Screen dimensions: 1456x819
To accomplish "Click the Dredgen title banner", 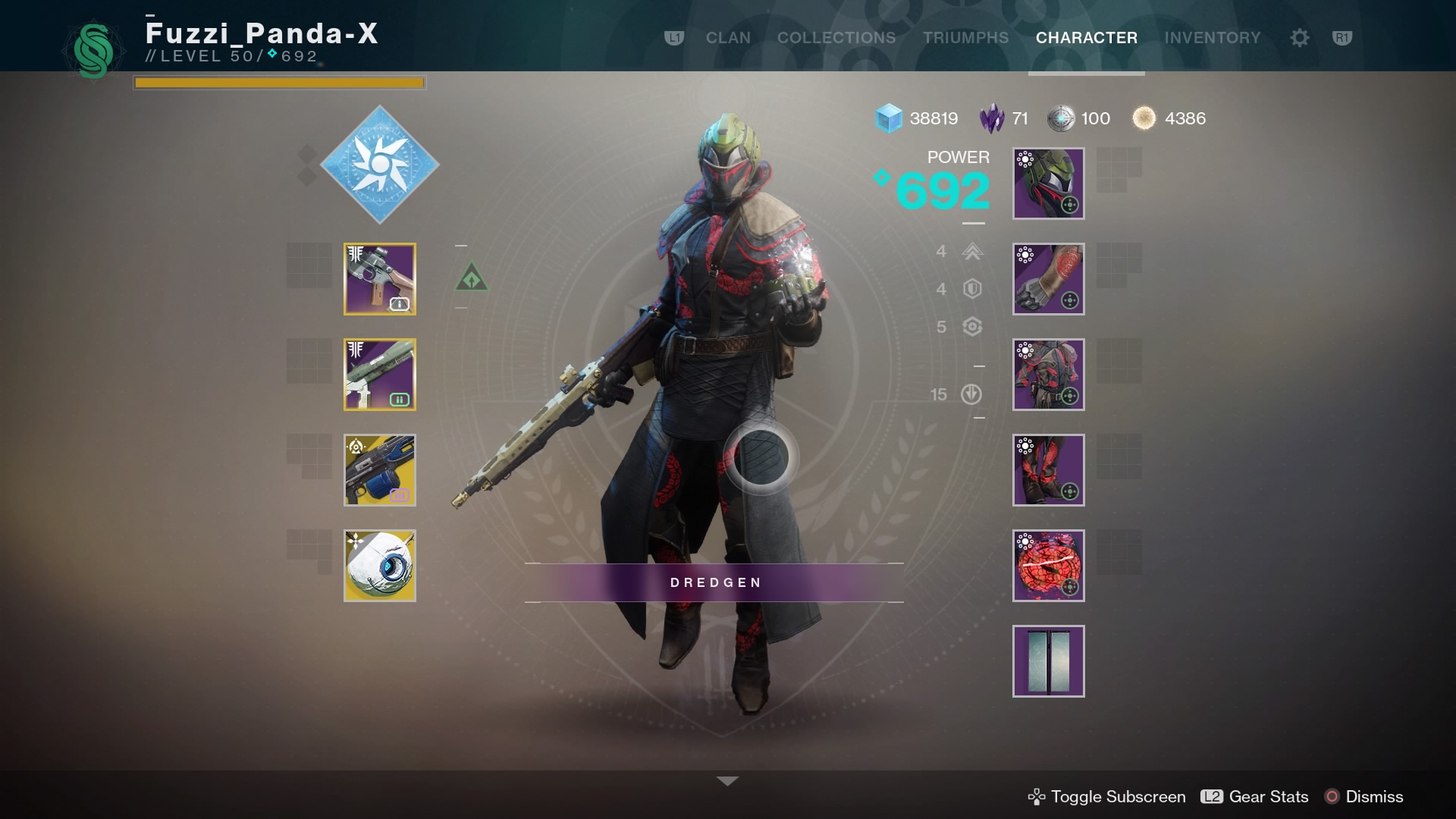I will coord(714,582).
